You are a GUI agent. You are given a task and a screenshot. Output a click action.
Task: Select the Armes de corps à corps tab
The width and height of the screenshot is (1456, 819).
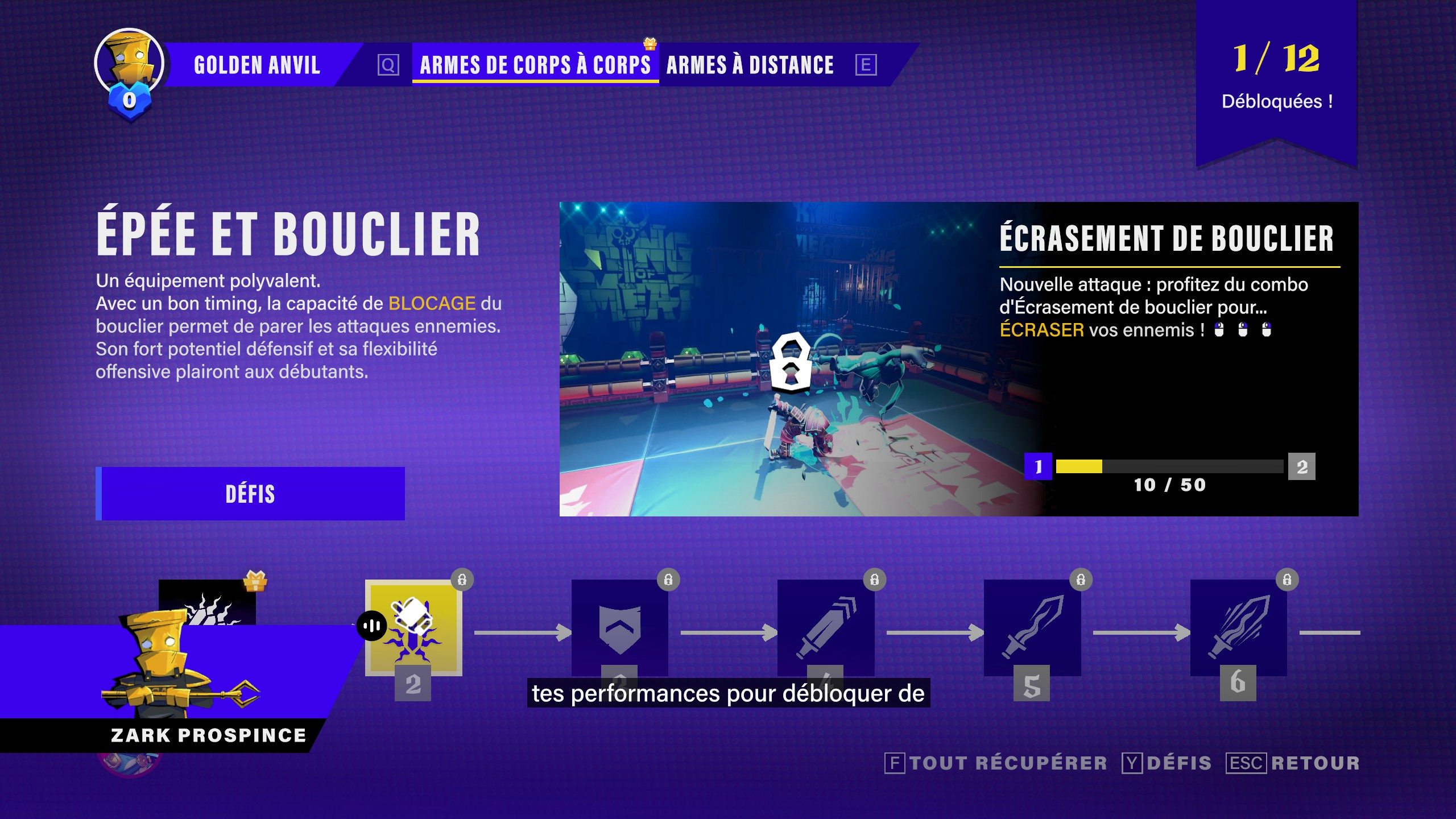pos(535,65)
